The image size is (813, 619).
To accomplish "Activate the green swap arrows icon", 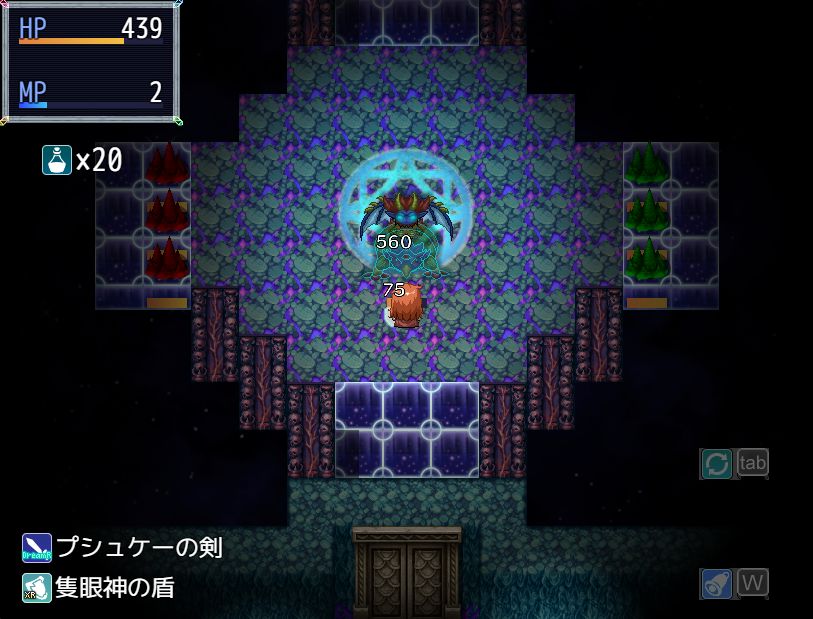I will pyautogui.click(x=716, y=464).
